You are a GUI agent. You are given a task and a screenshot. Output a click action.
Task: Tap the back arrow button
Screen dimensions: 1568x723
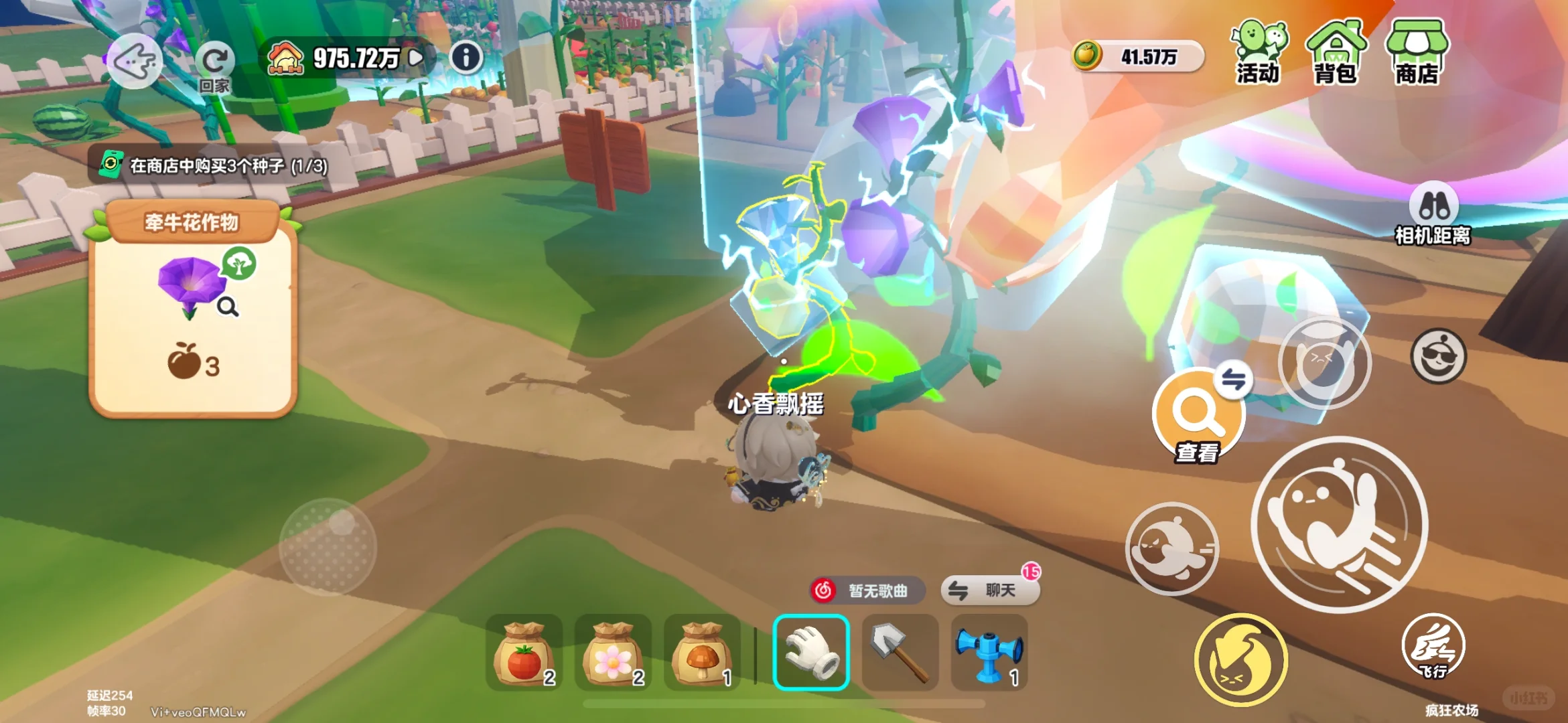pyautogui.click(x=135, y=62)
